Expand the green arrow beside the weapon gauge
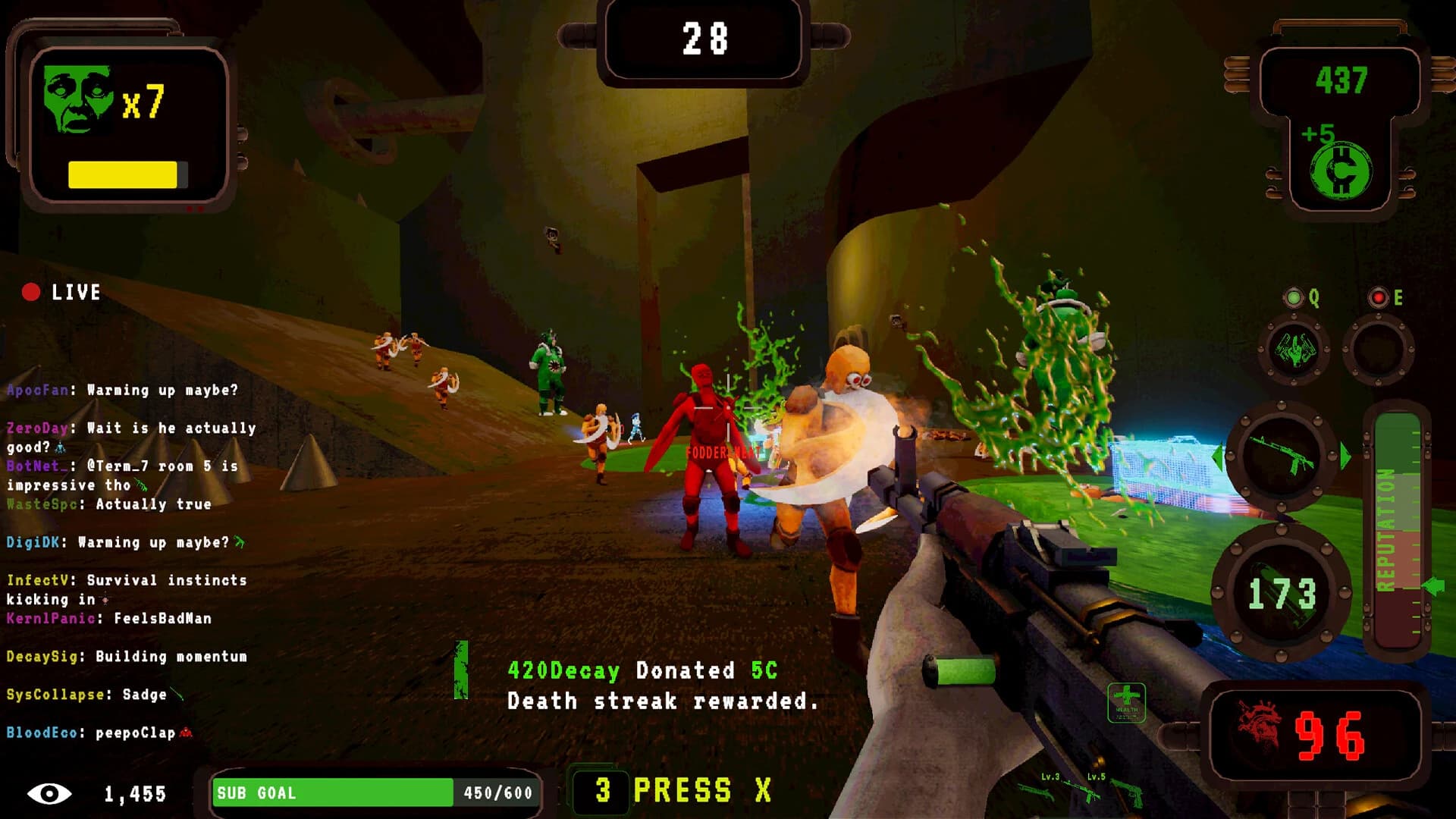The height and width of the screenshot is (819, 1456). click(x=1344, y=455)
